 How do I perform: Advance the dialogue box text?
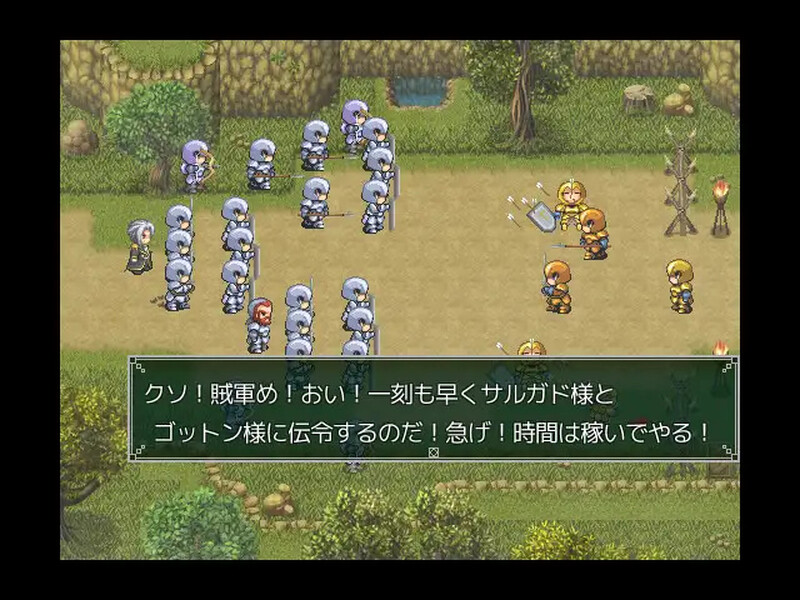coord(433,410)
